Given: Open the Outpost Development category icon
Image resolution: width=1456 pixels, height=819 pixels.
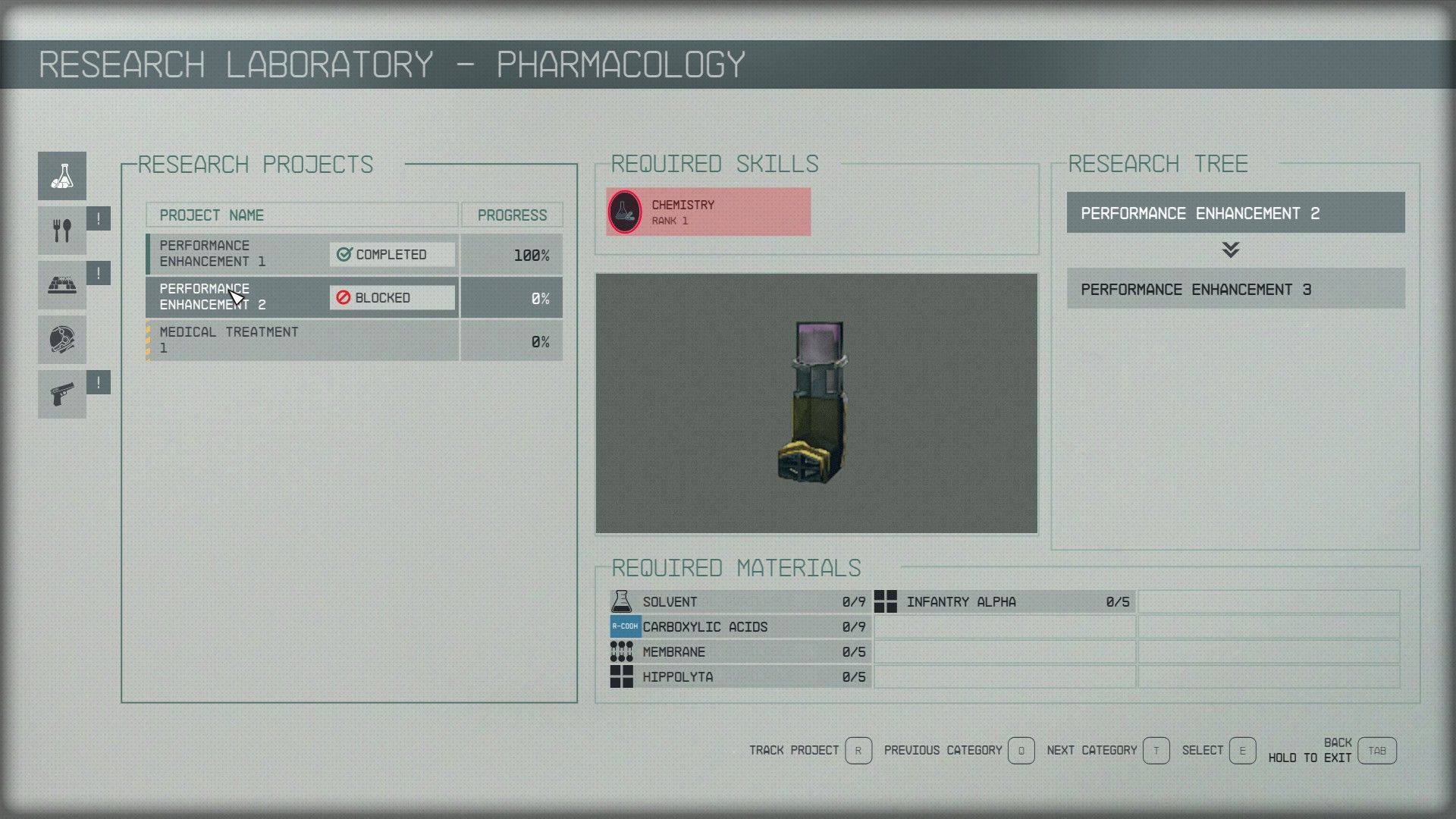Looking at the screenshot, I should coord(61,285).
